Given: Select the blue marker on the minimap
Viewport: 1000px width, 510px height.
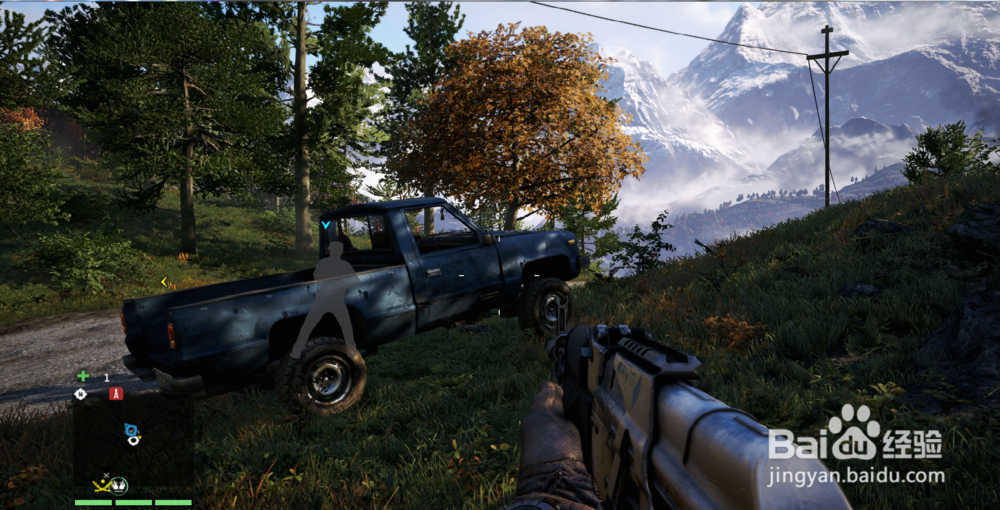Looking at the screenshot, I should 131,430.
